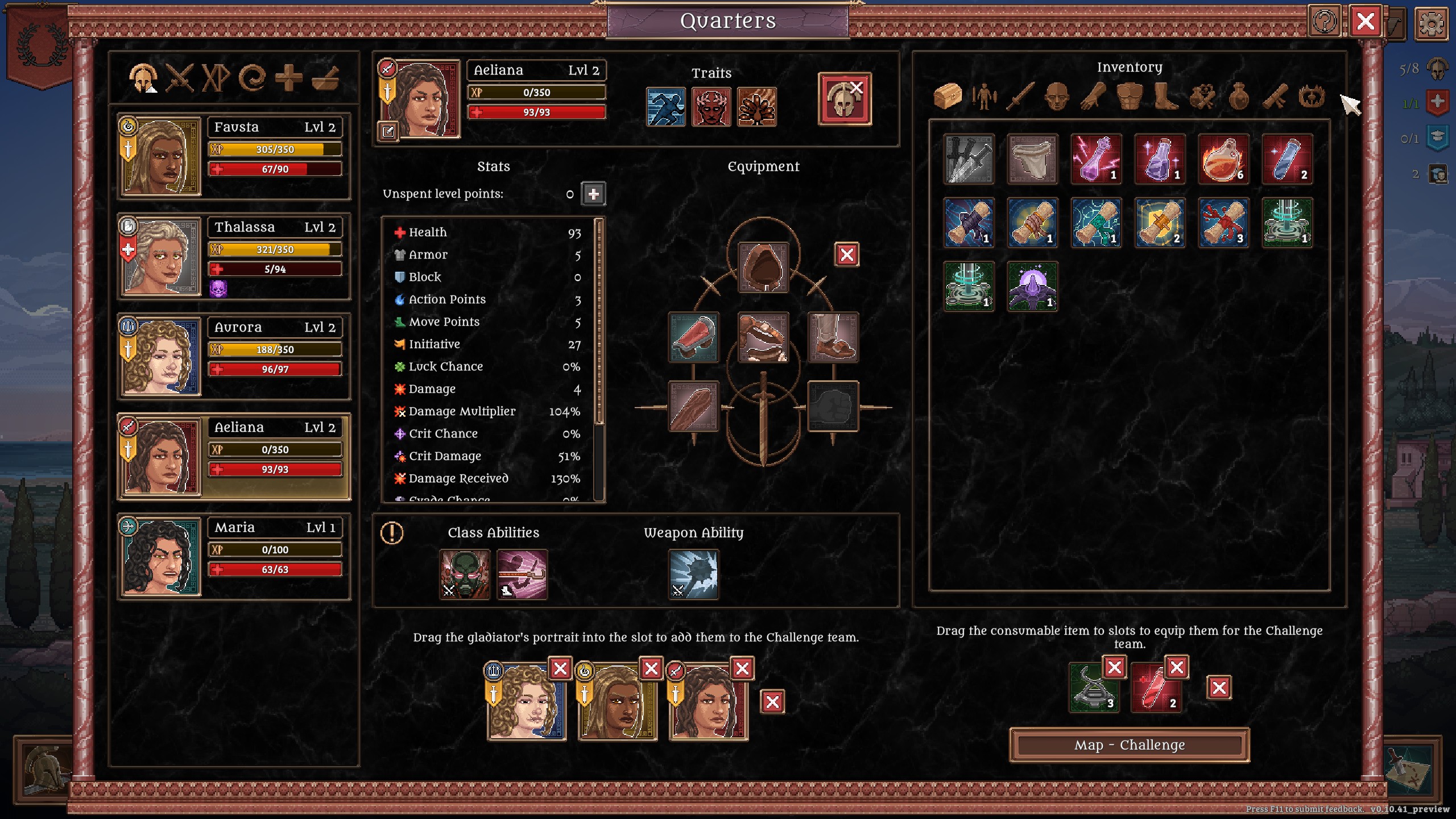
Task: Click the sandal boots equipment slot
Action: coord(833,337)
